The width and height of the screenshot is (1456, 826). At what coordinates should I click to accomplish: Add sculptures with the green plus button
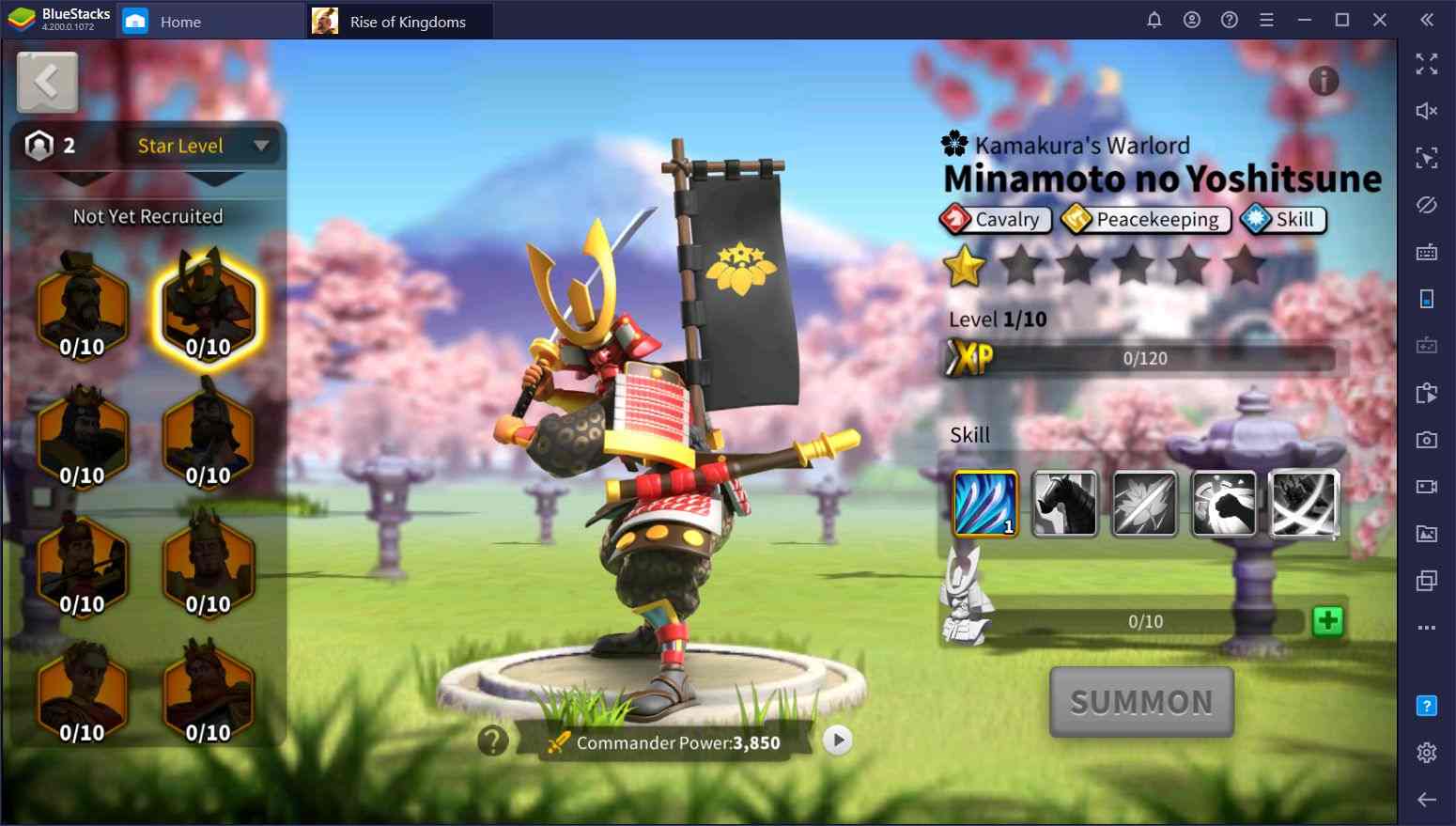(1327, 621)
